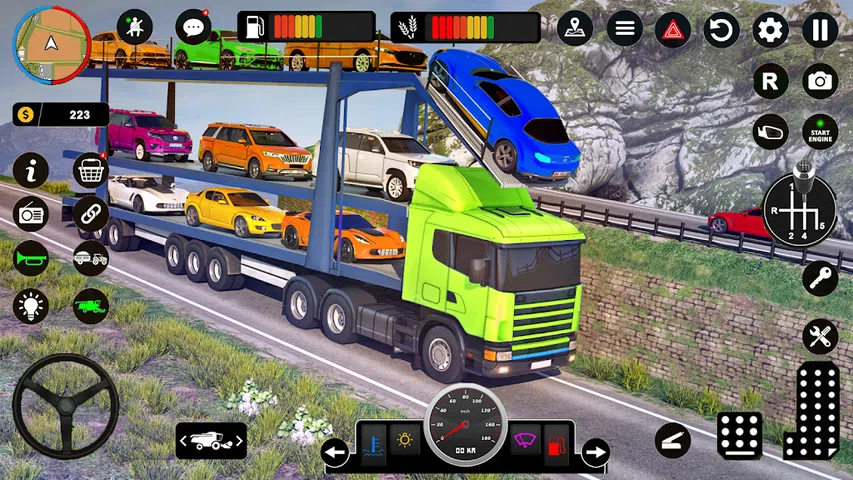Image resolution: width=853 pixels, height=480 pixels.
Task: Open the chat speech bubble
Action: click(192, 27)
